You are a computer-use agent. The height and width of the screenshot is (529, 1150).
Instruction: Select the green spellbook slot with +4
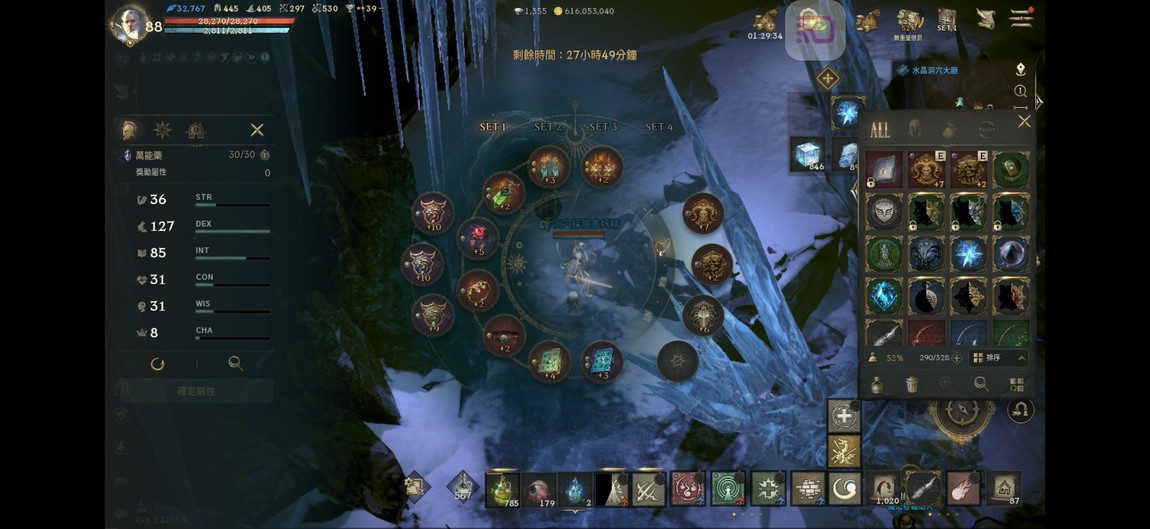click(x=549, y=360)
